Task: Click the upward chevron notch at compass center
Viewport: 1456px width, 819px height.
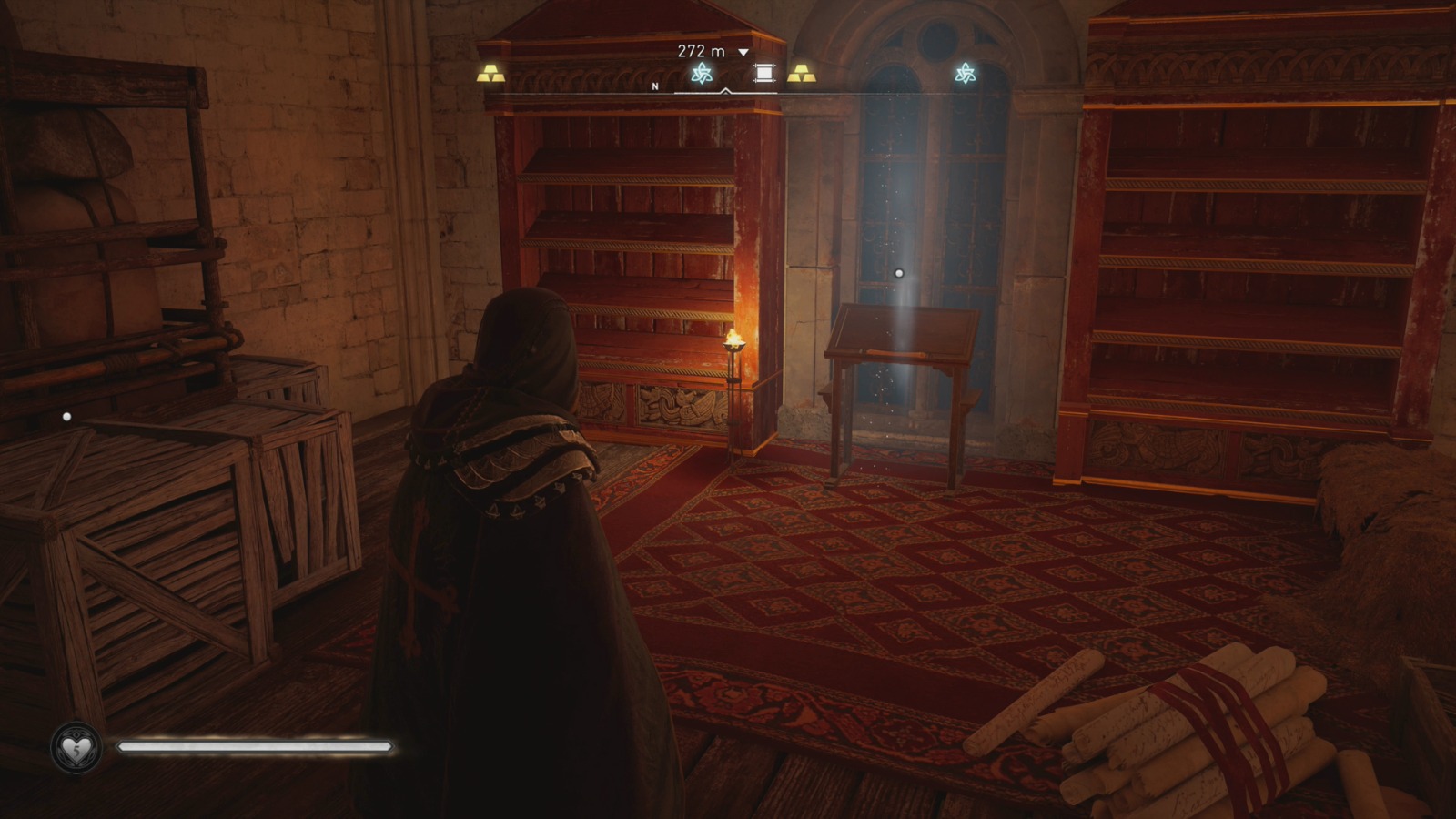Action: (x=725, y=89)
